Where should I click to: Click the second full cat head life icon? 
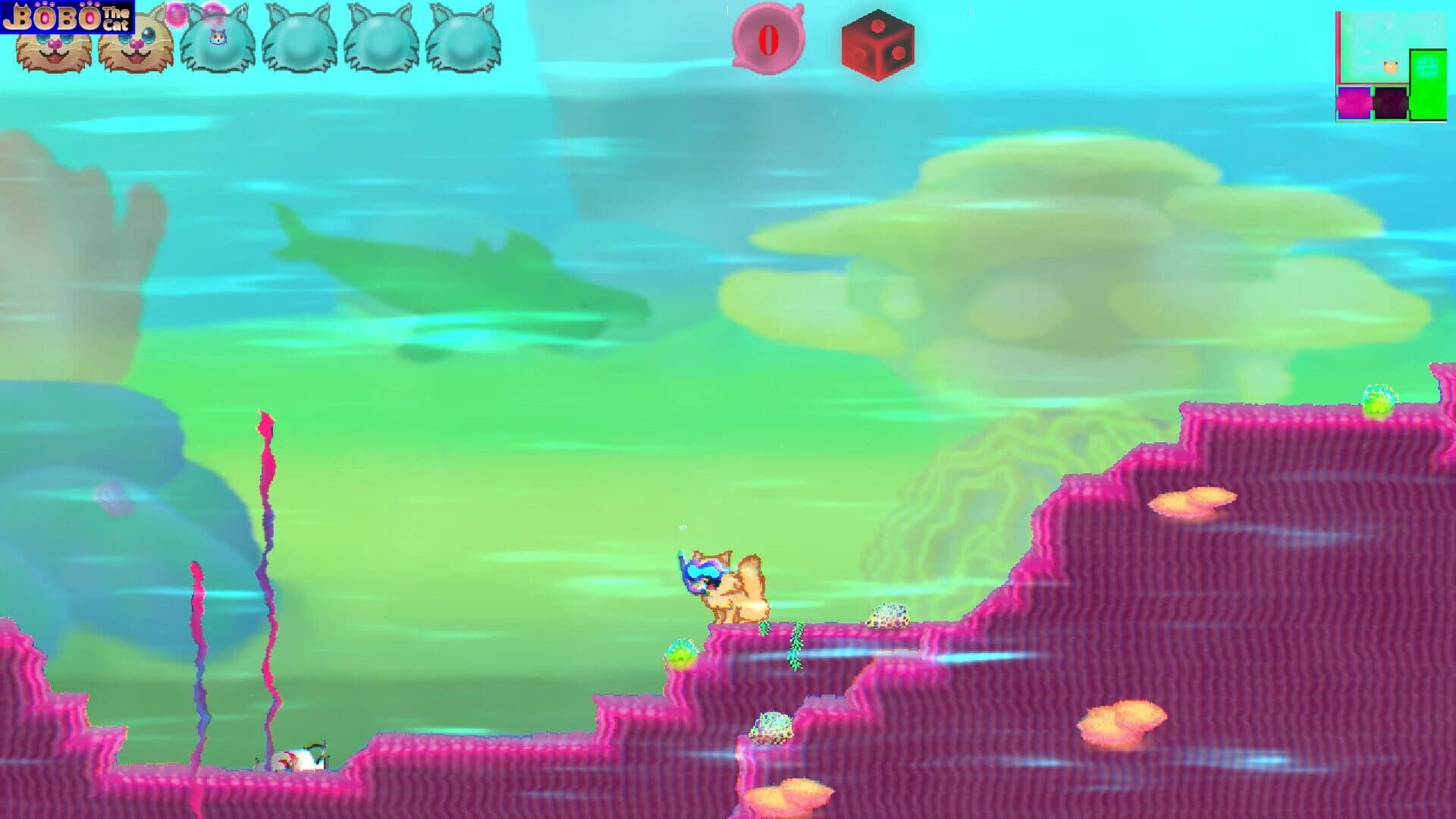135,45
